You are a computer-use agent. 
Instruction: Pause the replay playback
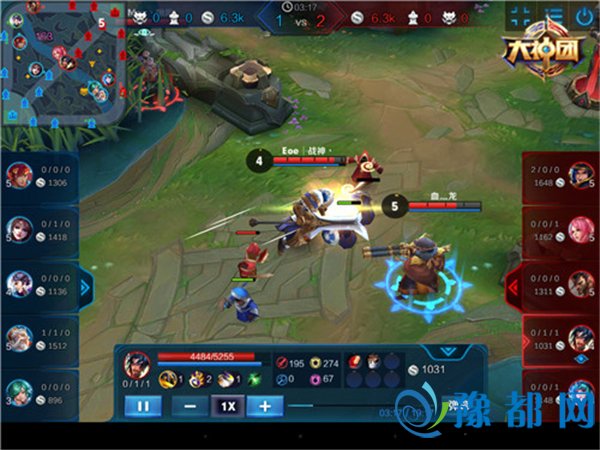pos(142,406)
